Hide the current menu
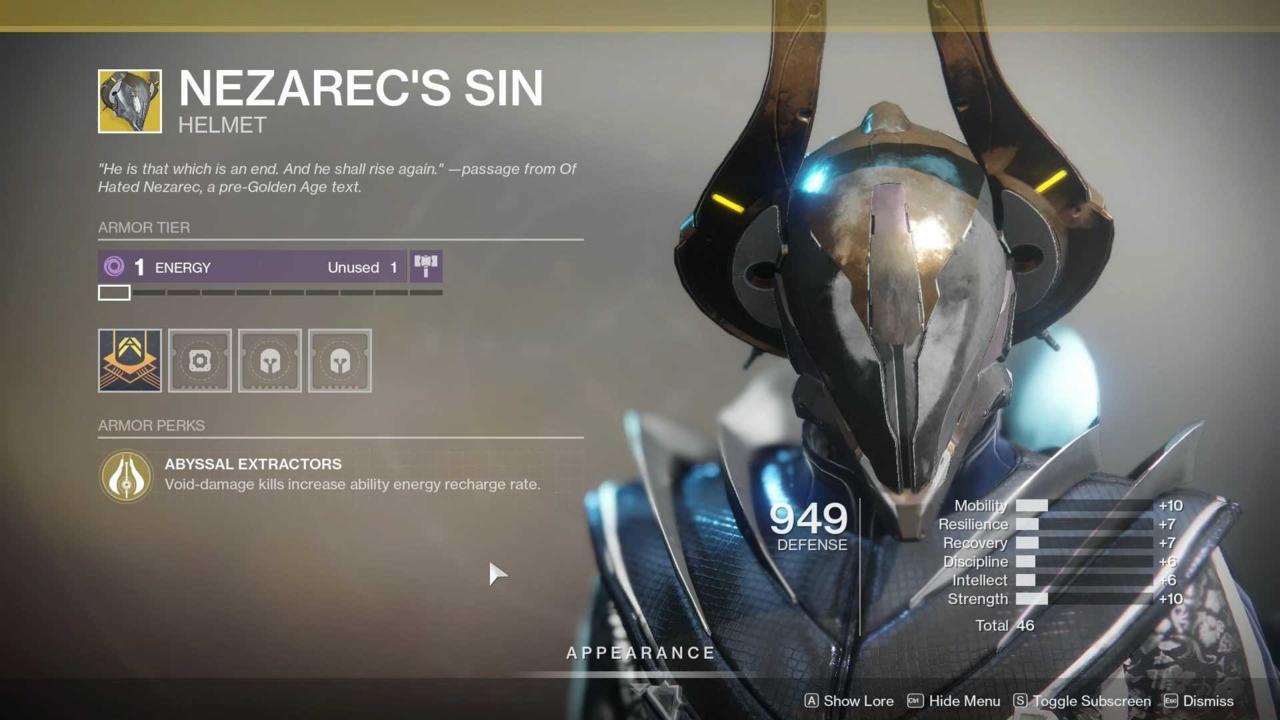Screen dimensions: 1280x720 (x=964, y=701)
